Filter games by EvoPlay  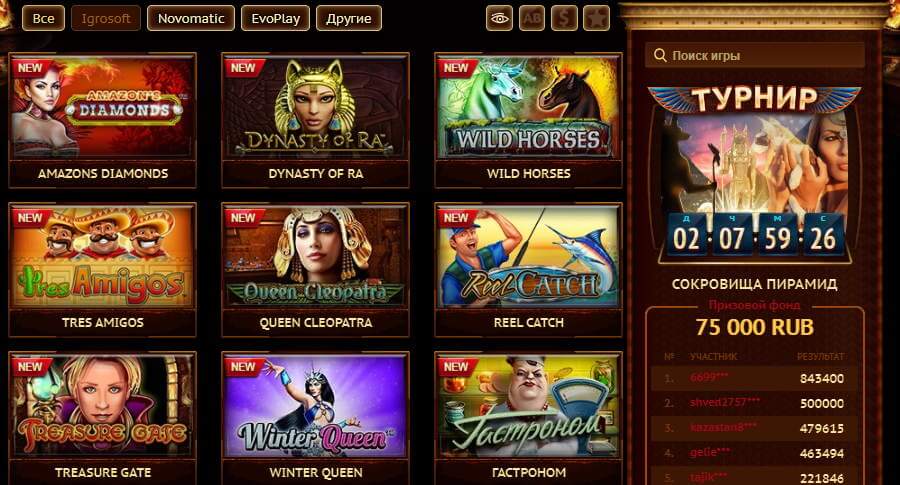coord(274,18)
